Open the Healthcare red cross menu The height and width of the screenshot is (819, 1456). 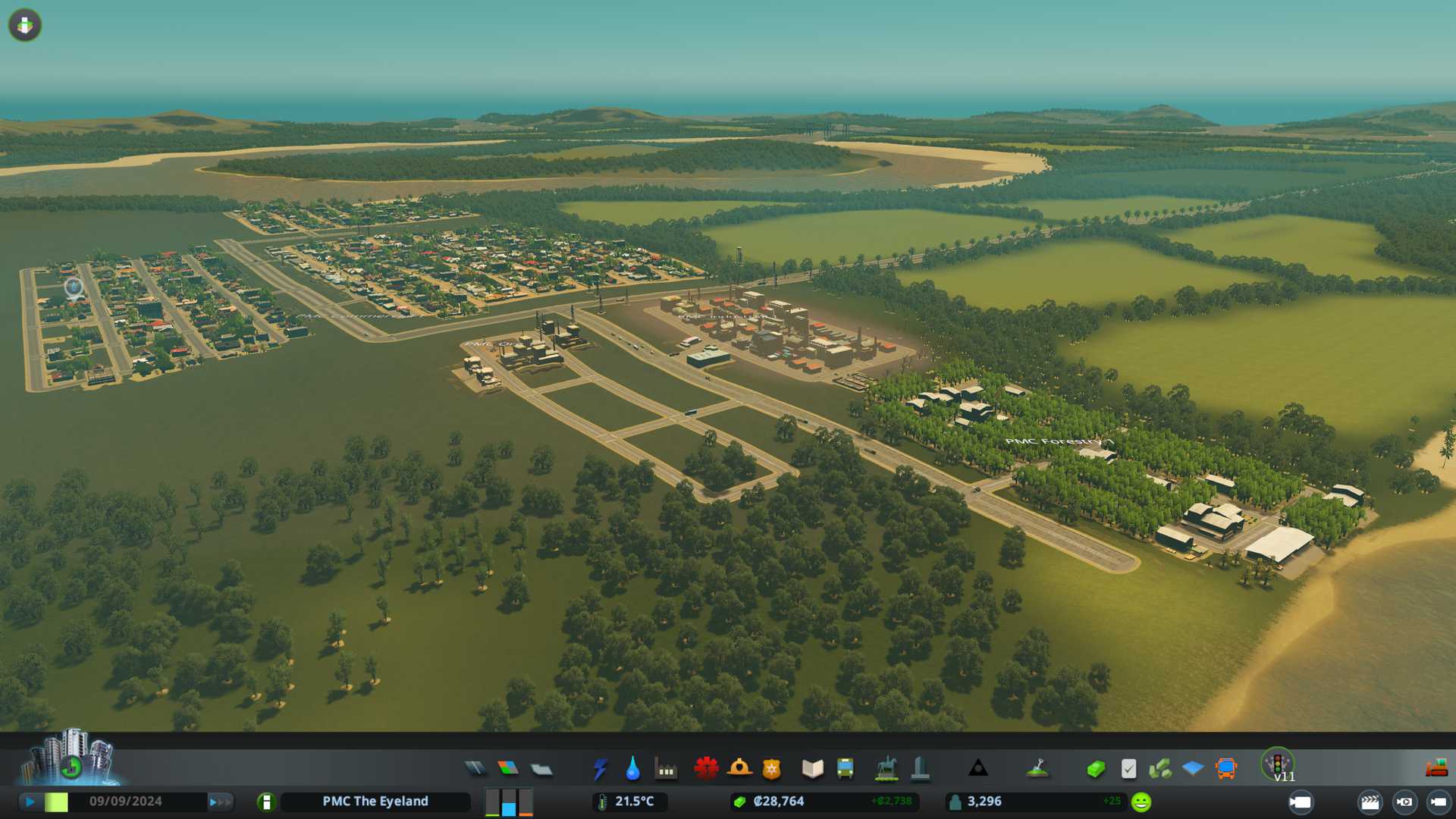pos(706,769)
